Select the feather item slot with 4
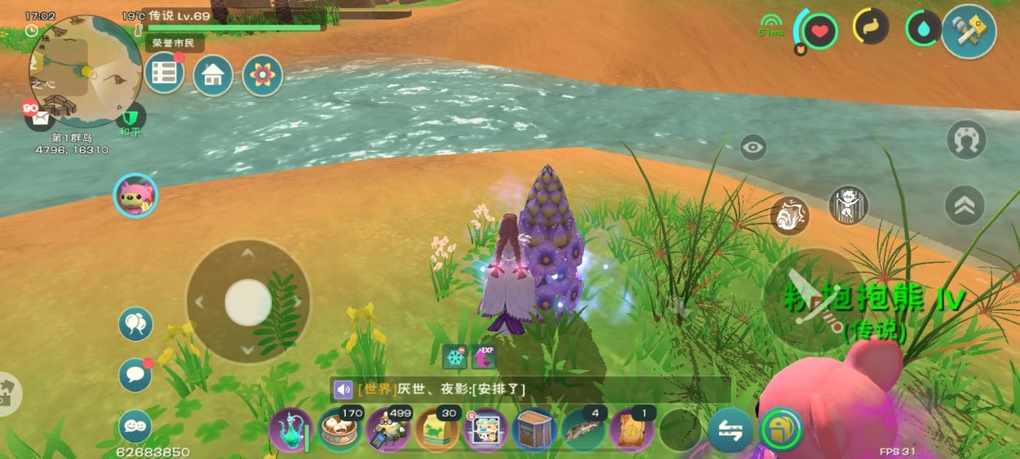 click(584, 430)
